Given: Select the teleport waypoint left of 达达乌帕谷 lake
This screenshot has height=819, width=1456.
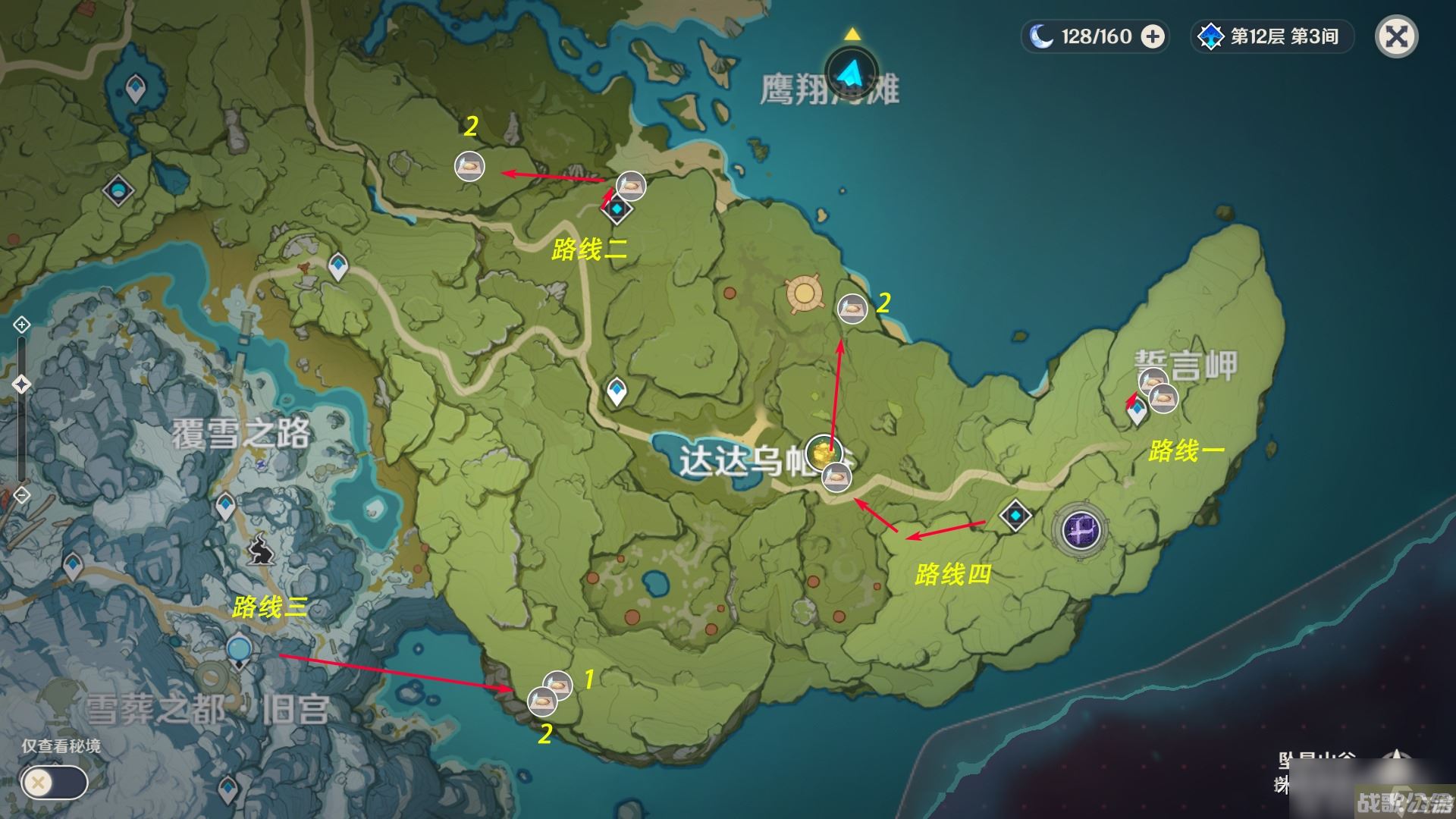Looking at the screenshot, I should [x=617, y=391].
